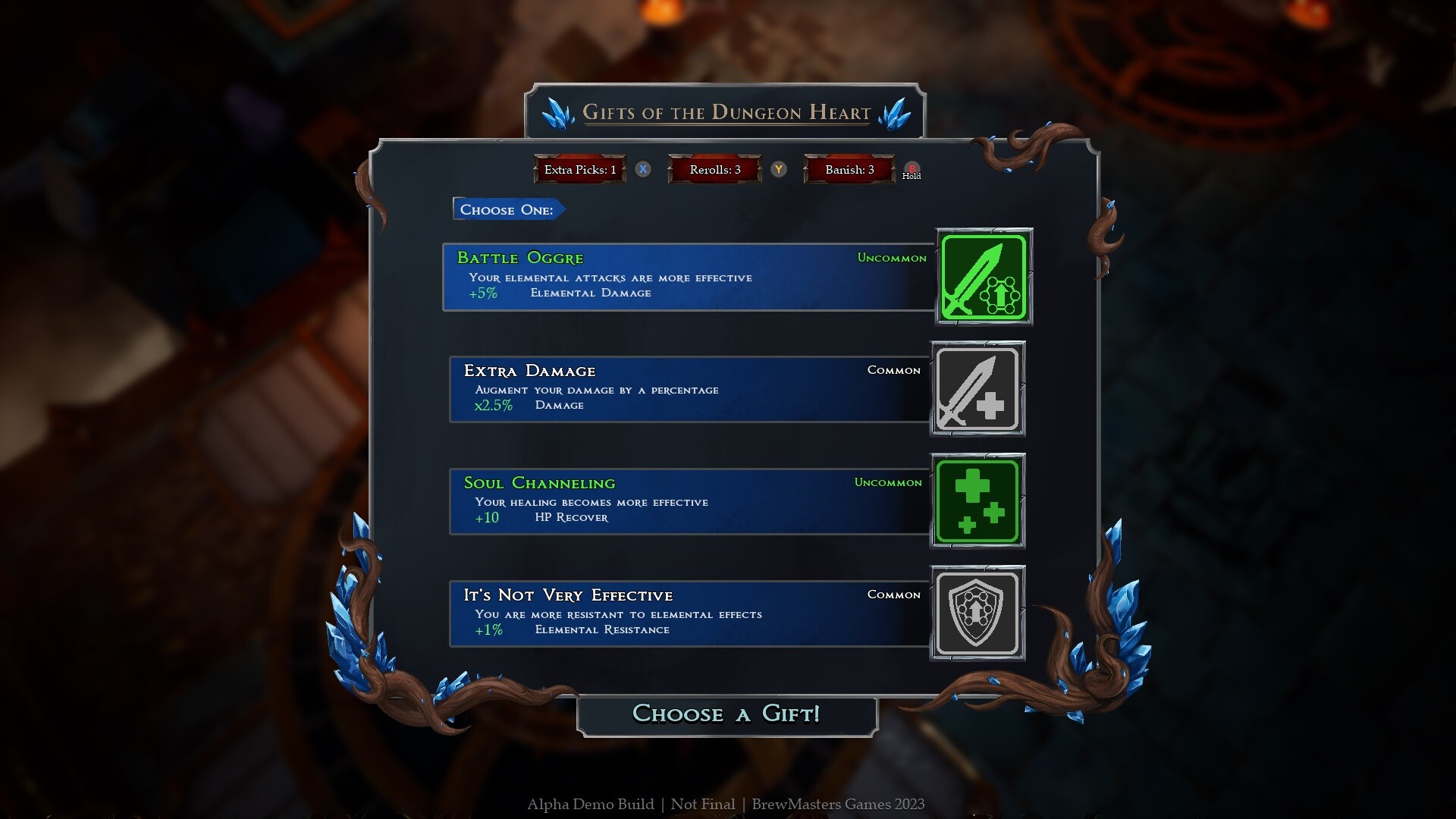Click the elemental resistance shield icon
1456x819 pixels.
point(977,613)
